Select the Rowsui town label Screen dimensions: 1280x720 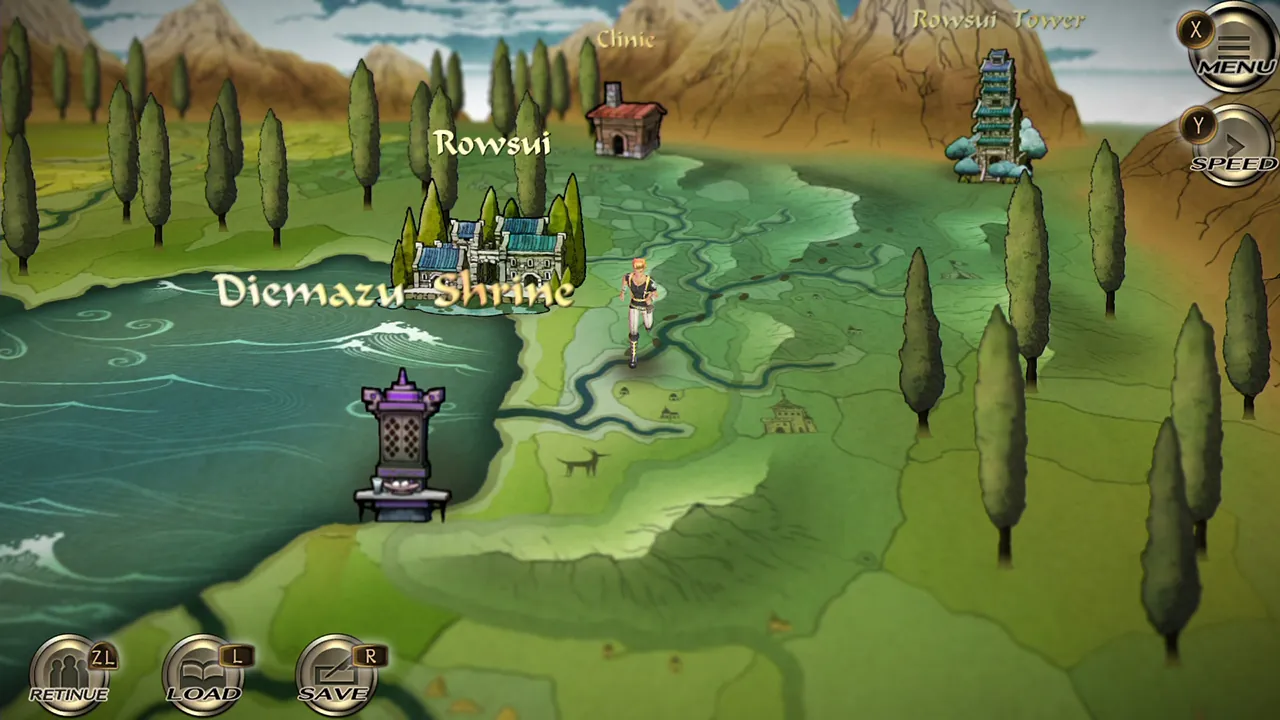(x=494, y=144)
